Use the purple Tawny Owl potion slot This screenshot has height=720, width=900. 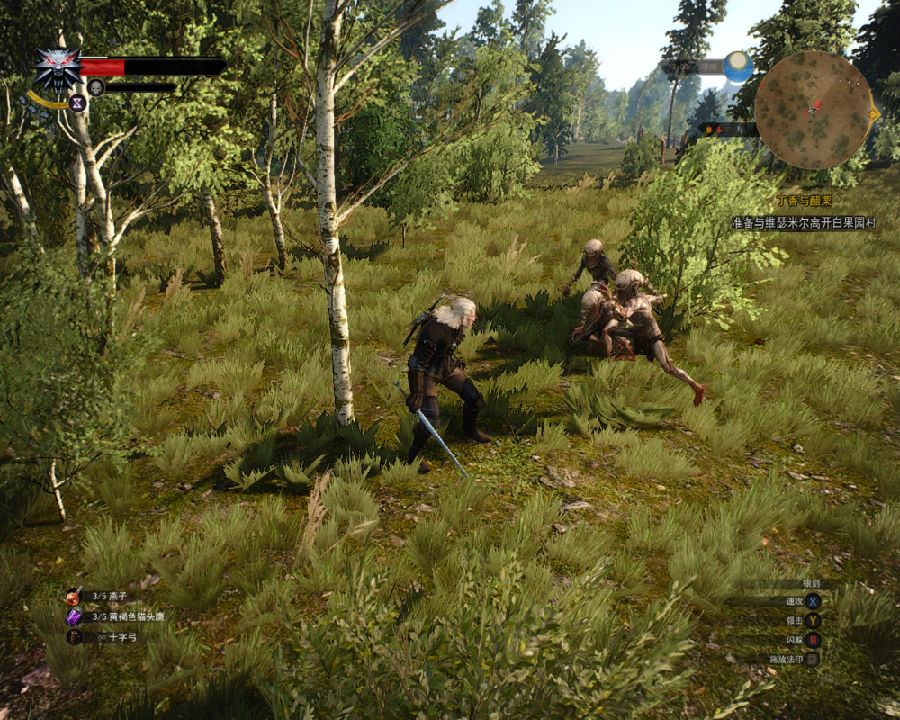(x=74, y=617)
